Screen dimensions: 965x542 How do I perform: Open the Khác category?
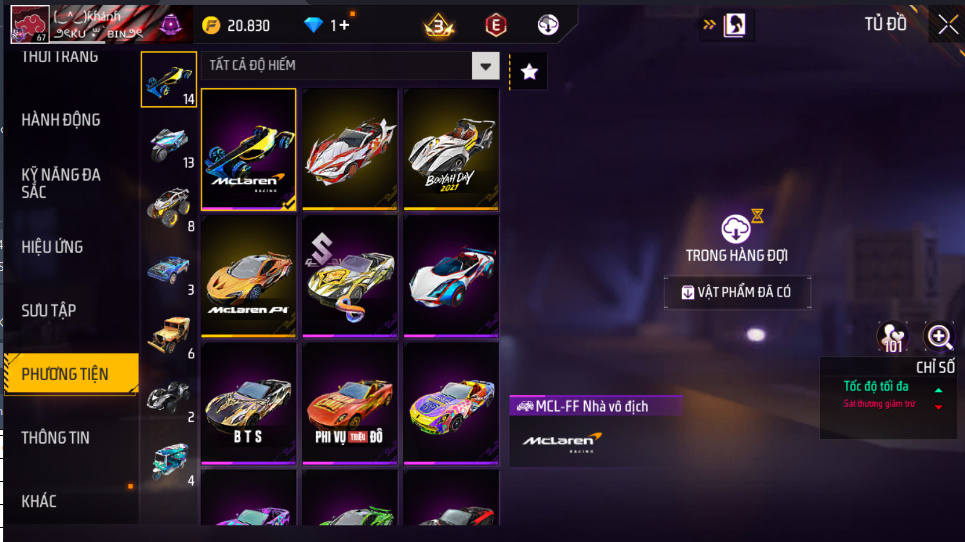(39, 501)
